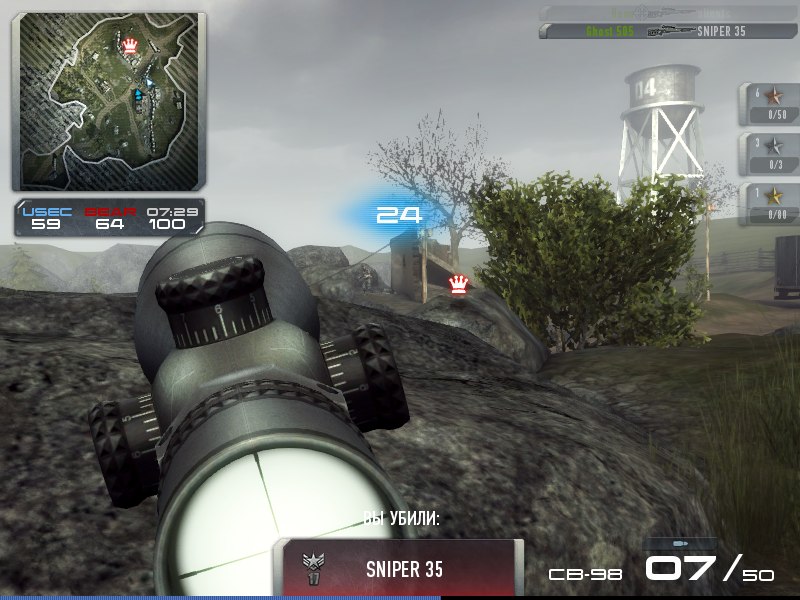Open the minimap in the corner
Viewport: 800px width, 600px height.
pyautogui.click(x=108, y=101)
